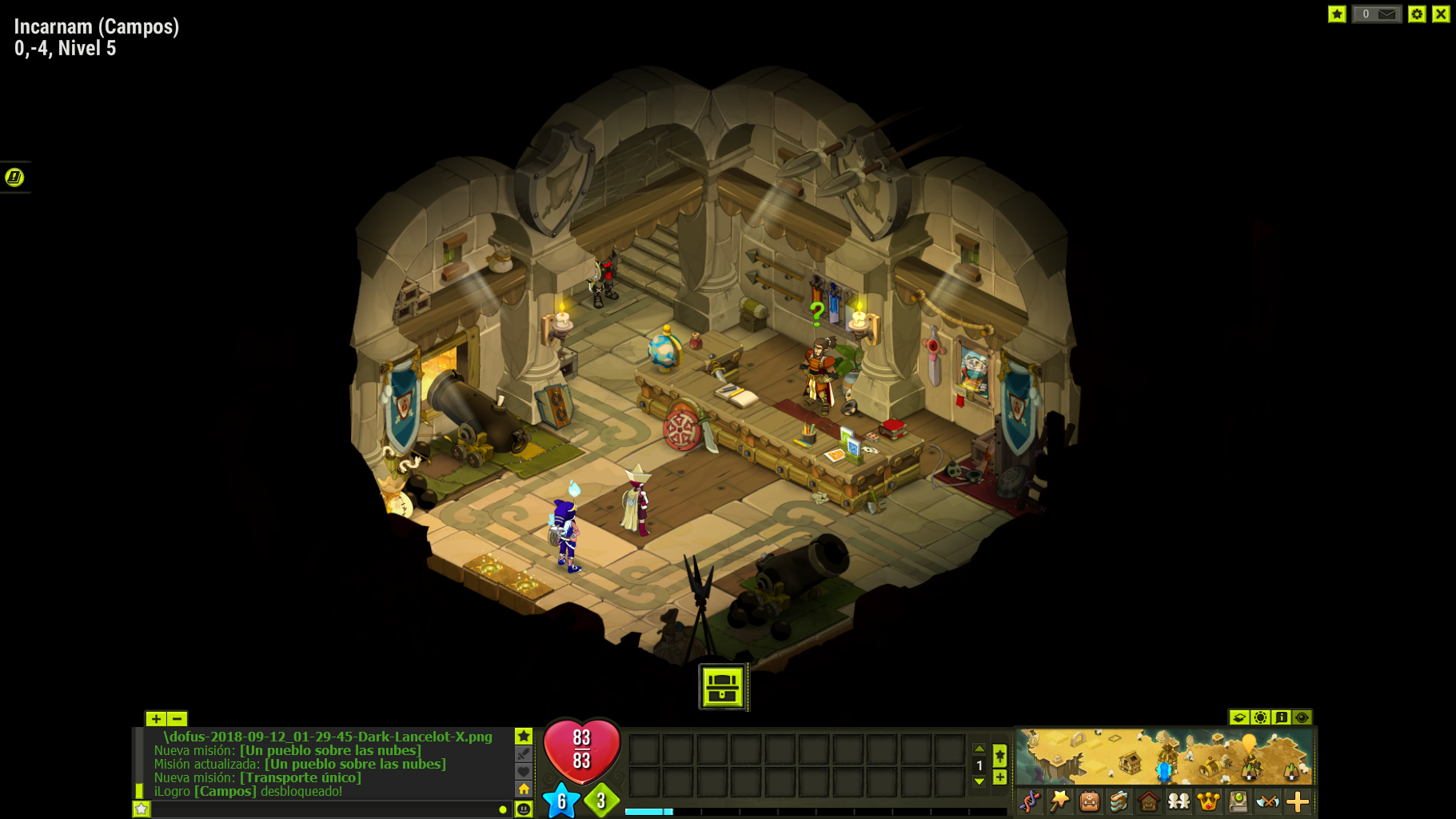
Task: Close the game with the X button
Action: [x=1441, y=14]
